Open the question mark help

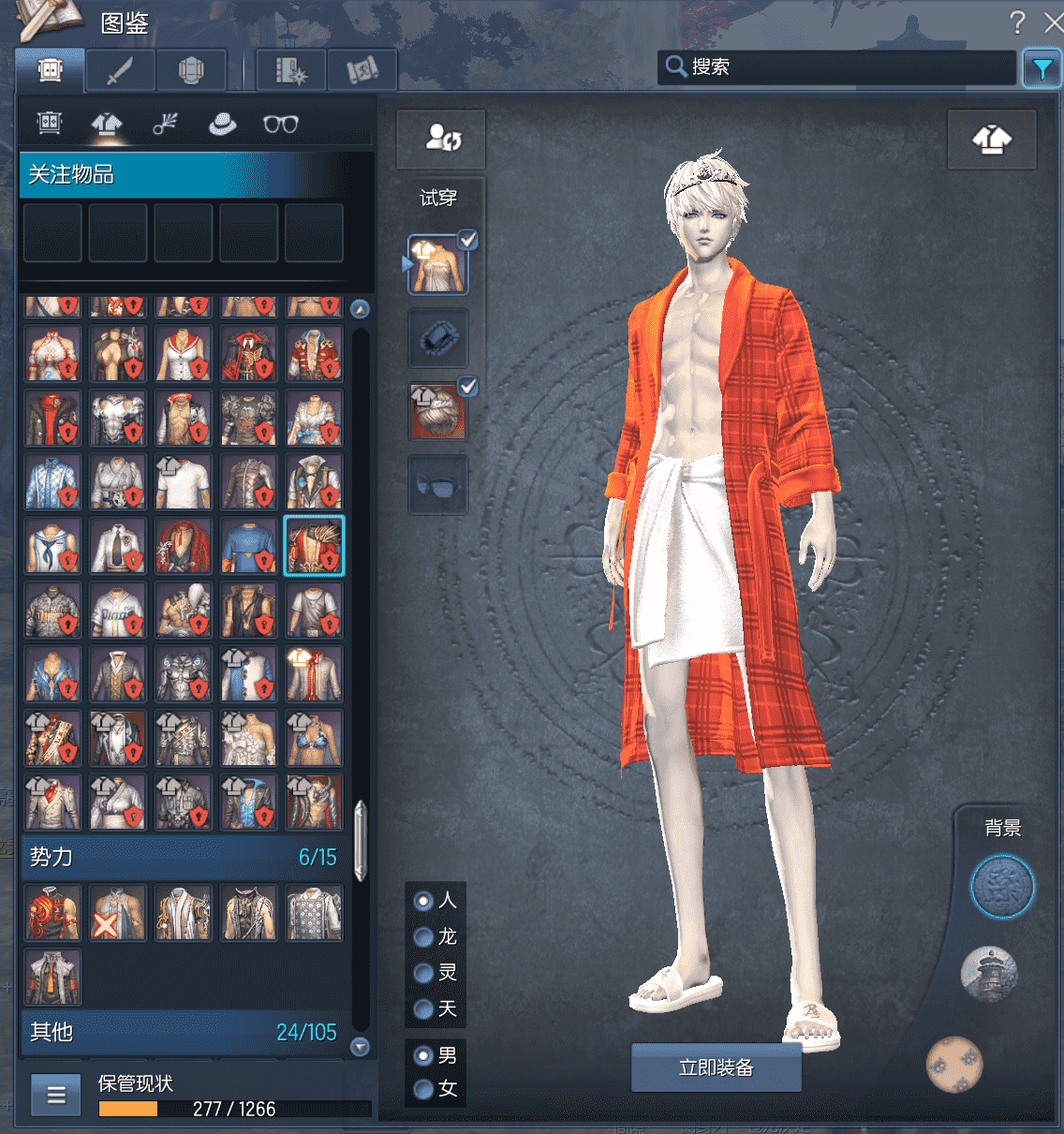[x=1017, y=22]
